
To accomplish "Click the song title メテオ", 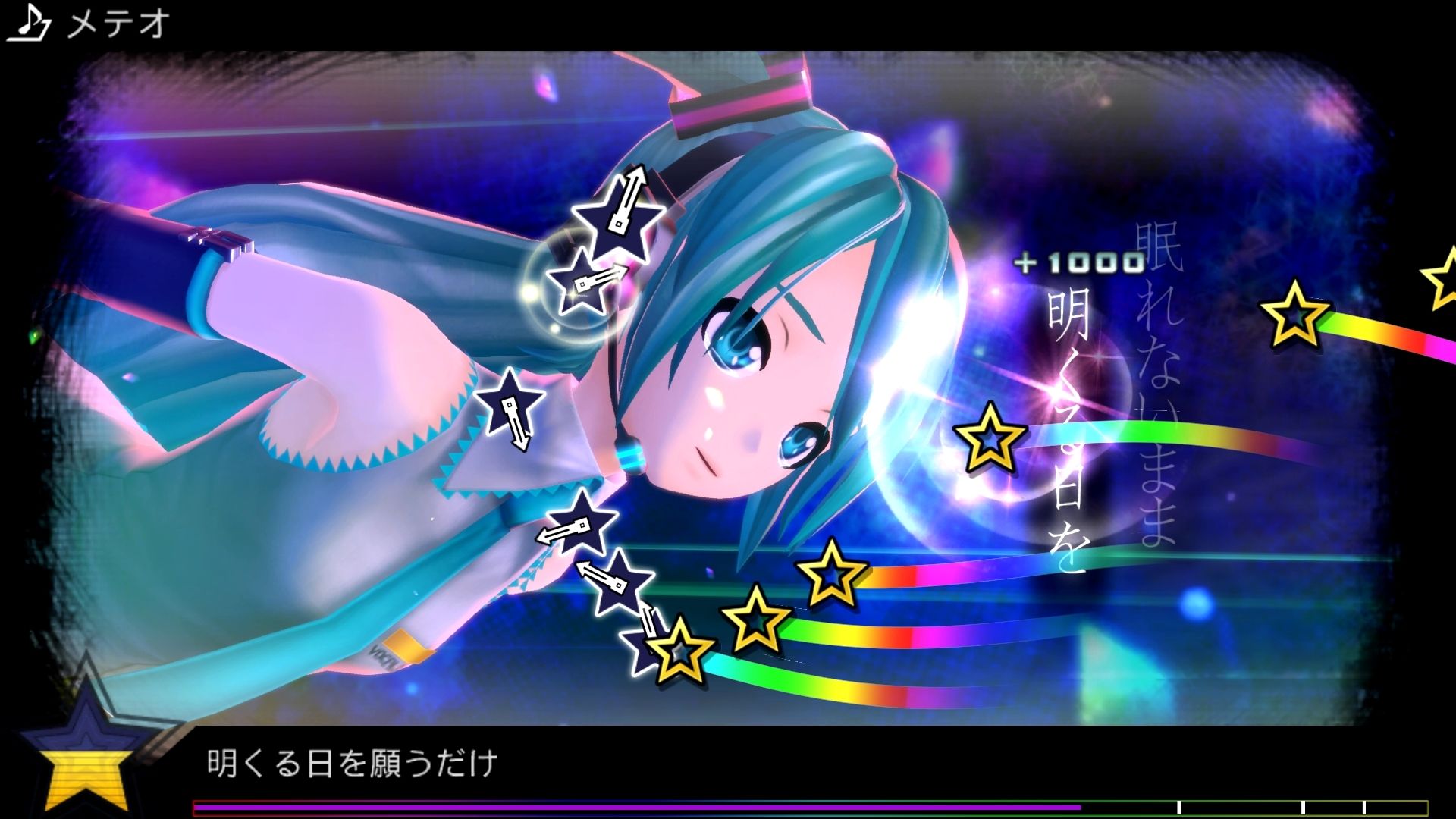I will pos(114,21).
